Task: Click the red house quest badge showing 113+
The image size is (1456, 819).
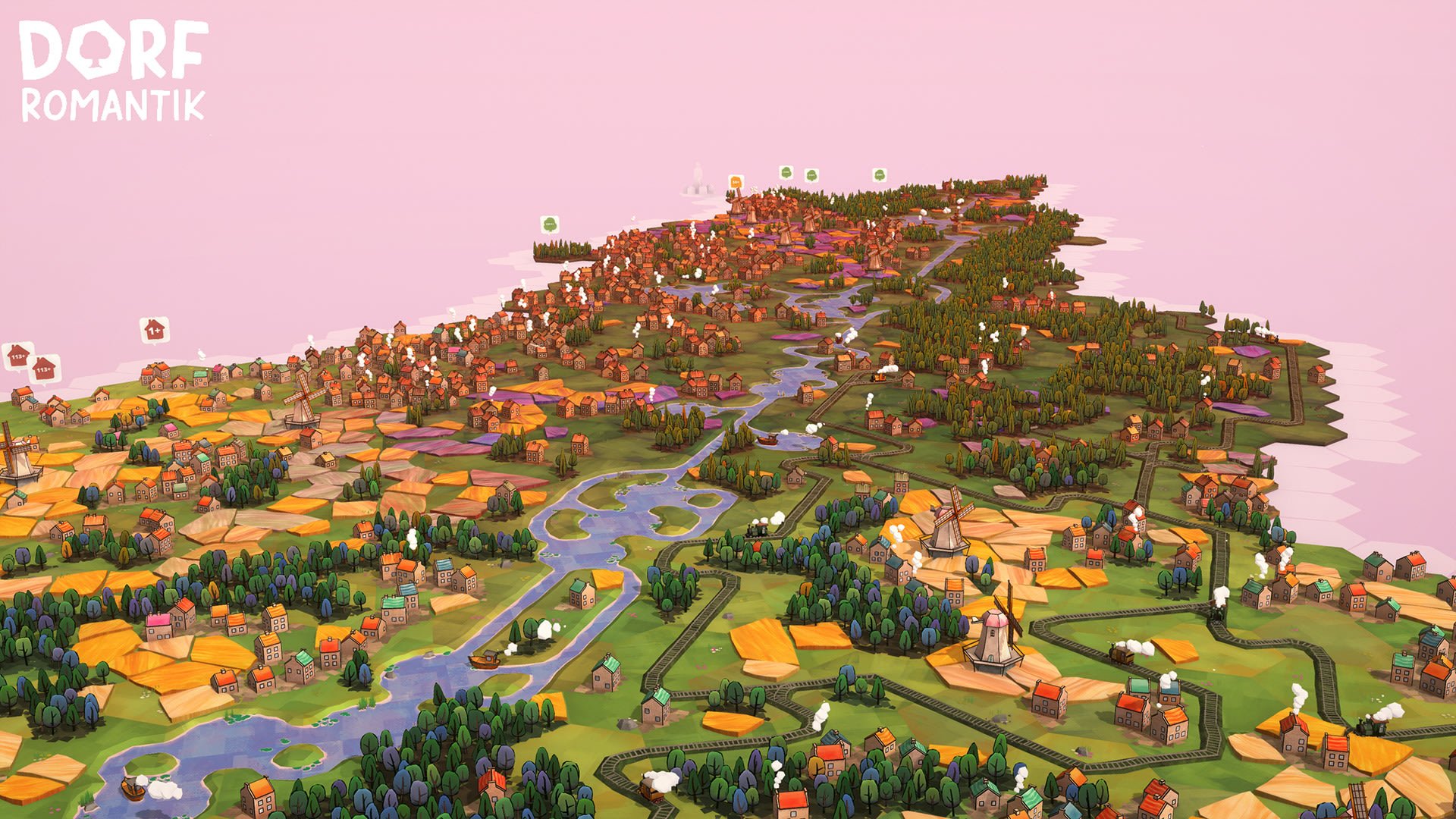Action: pyautogui.click(x=17, y=355)
